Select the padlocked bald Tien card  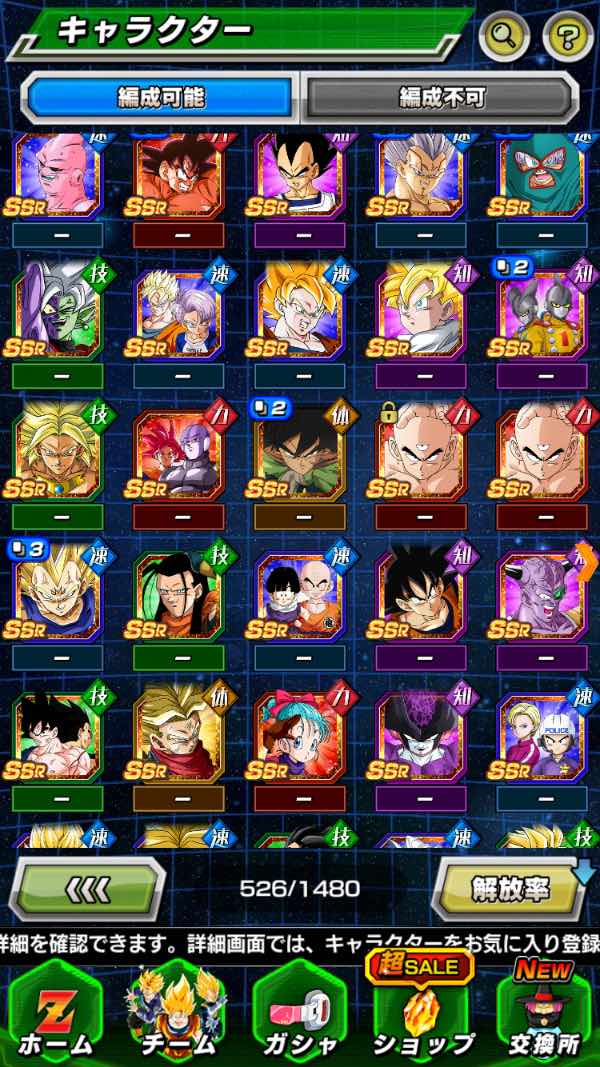[x=420, y=453]
